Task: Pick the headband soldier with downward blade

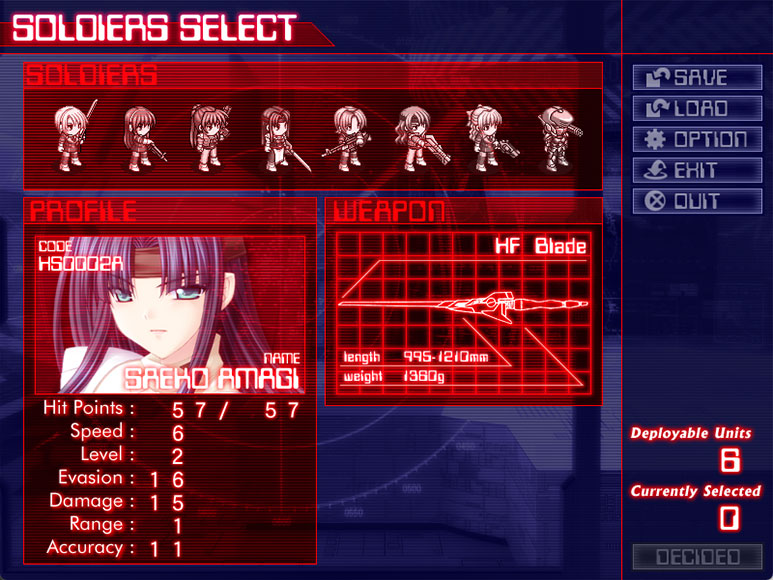Action: point(277,138)
